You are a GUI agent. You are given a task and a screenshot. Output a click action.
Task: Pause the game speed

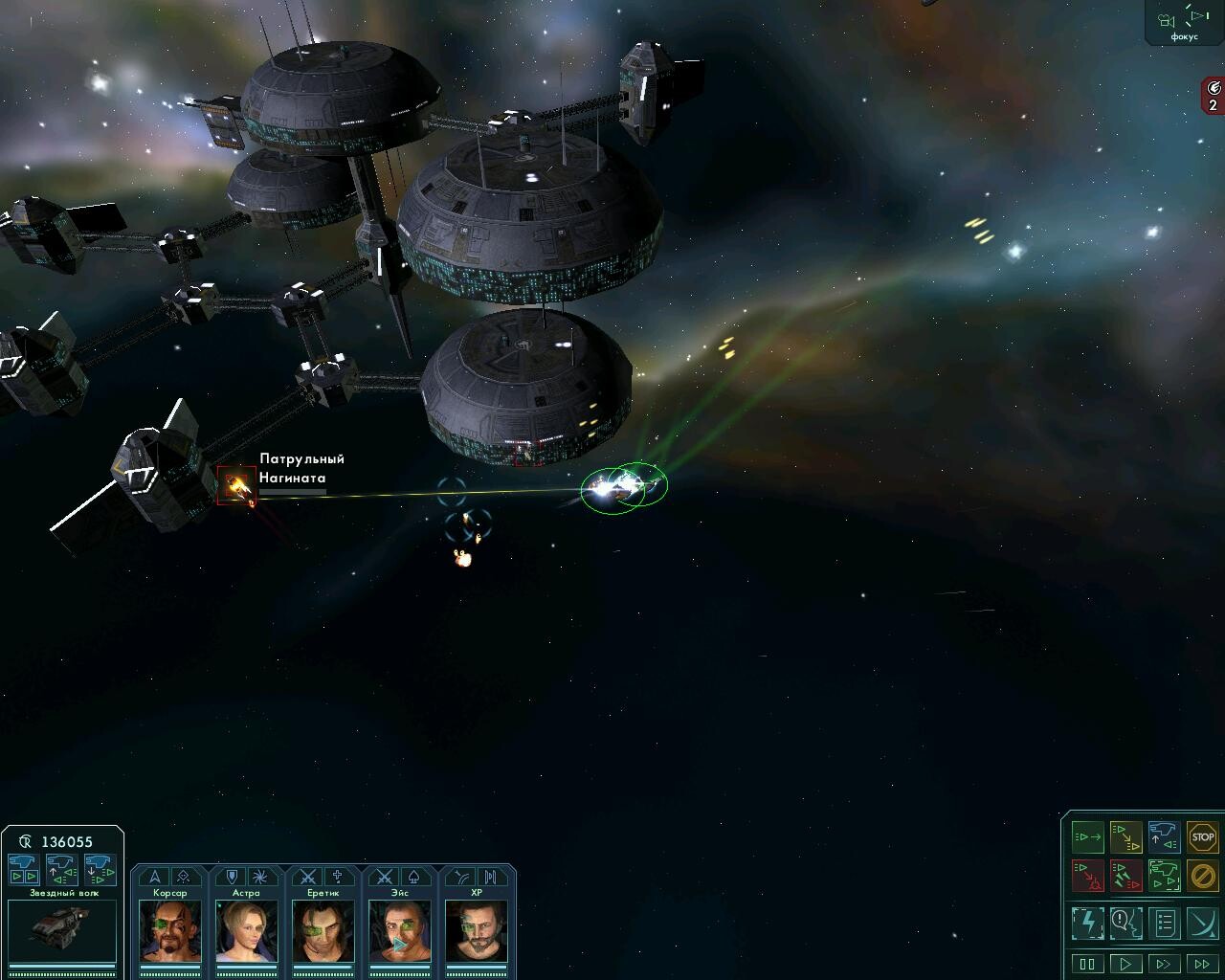pyautogui.click(x=1087, y=964)
